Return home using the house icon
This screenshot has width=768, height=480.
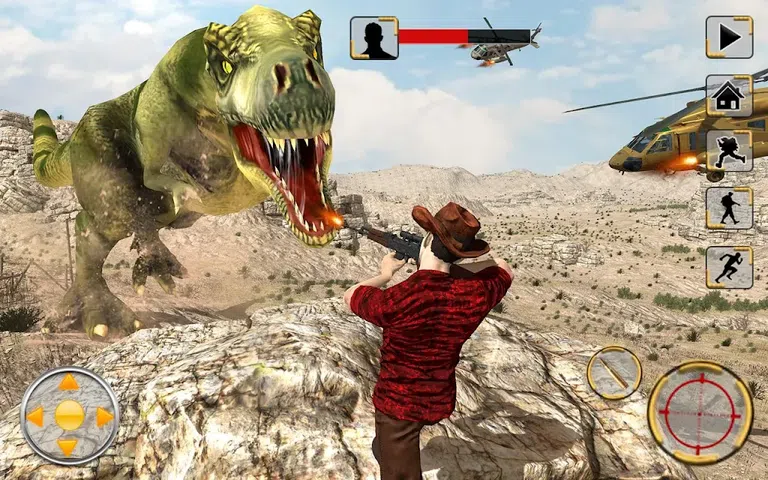click(x=729, y=96)
